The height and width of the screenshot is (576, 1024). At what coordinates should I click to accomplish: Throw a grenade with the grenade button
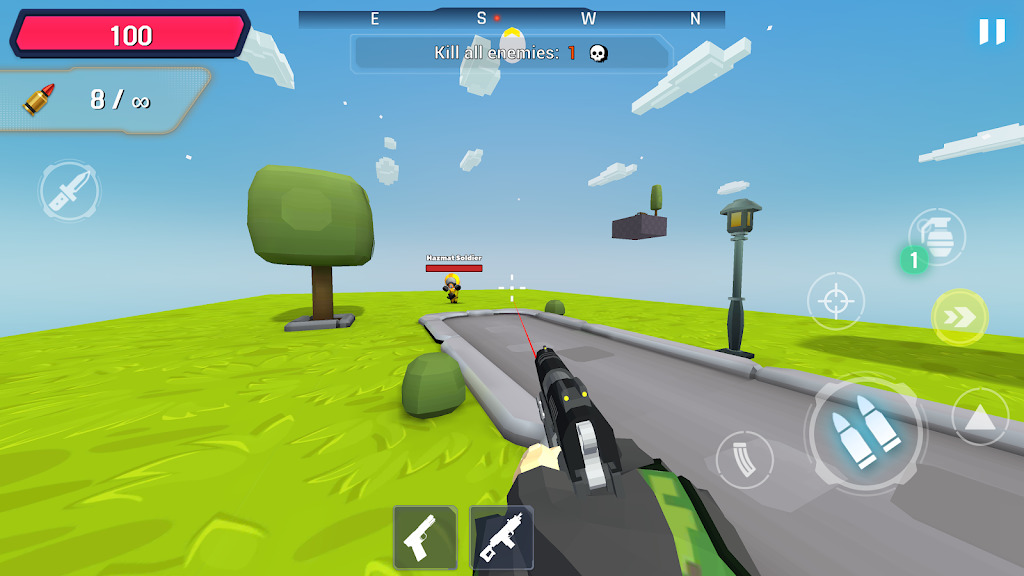[937, 237]
